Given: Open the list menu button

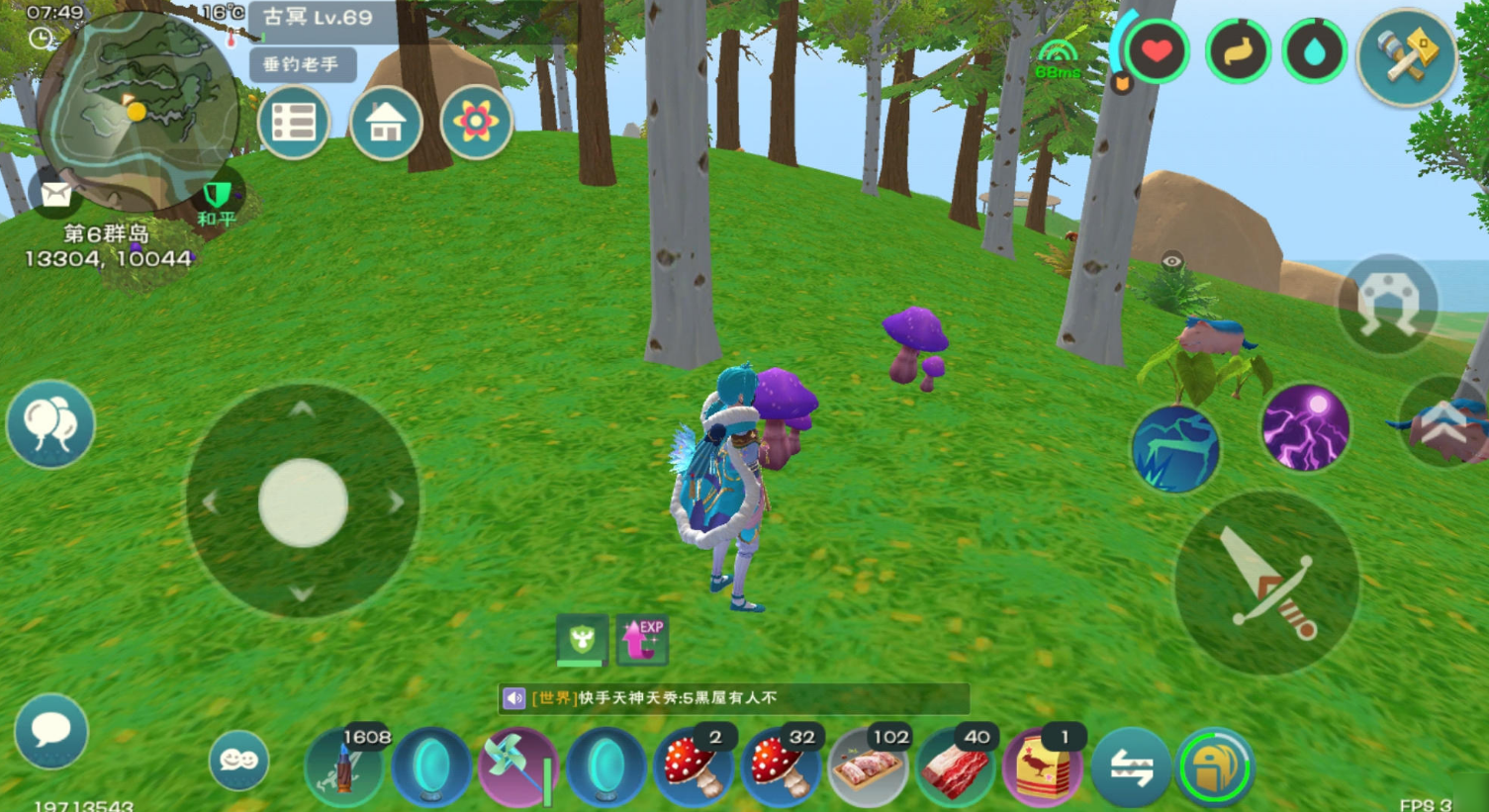Looking at the screenshot, I should tap(294, 123).
